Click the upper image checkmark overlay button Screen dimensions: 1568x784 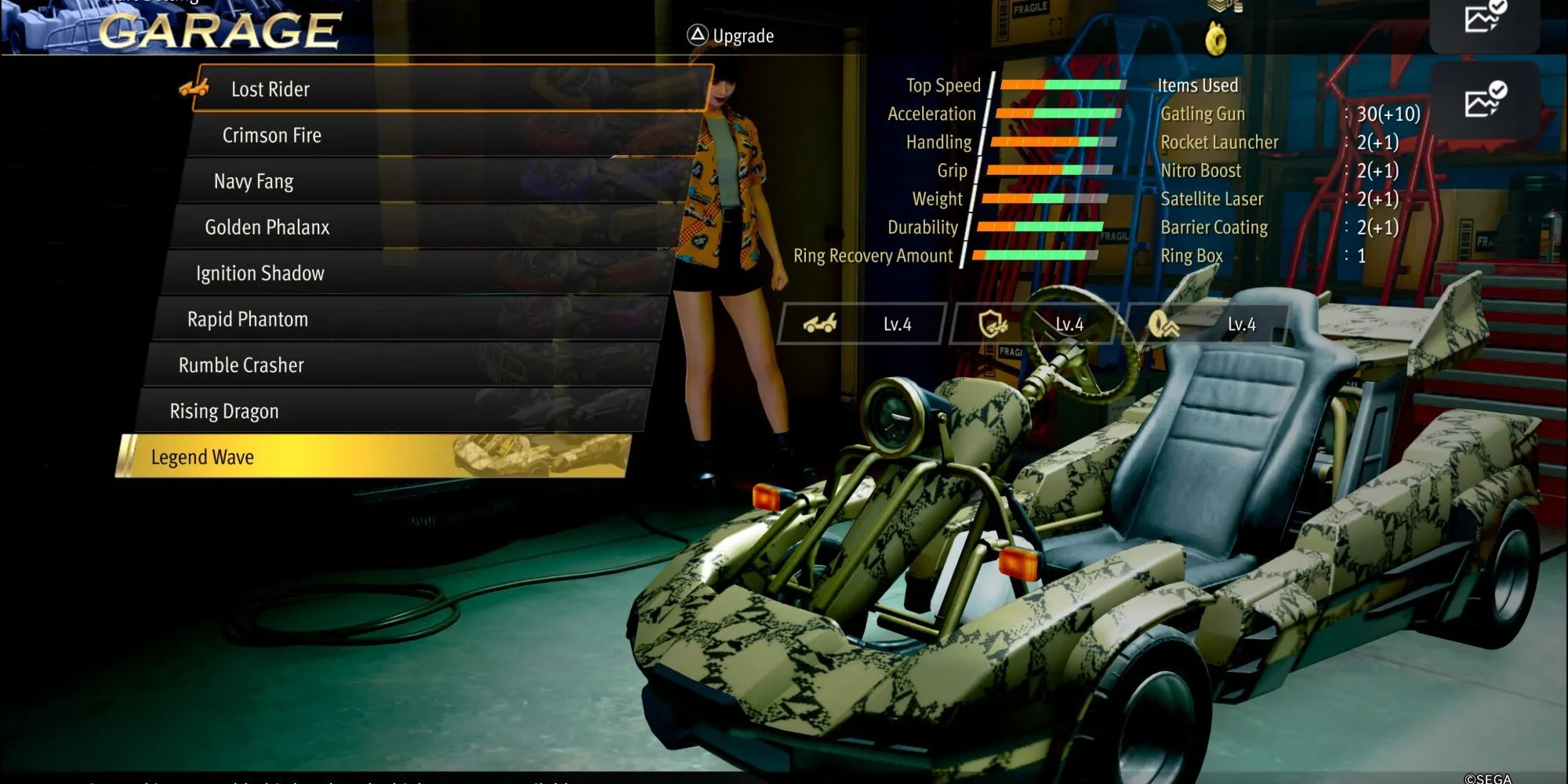click(x=1485, y=17)
